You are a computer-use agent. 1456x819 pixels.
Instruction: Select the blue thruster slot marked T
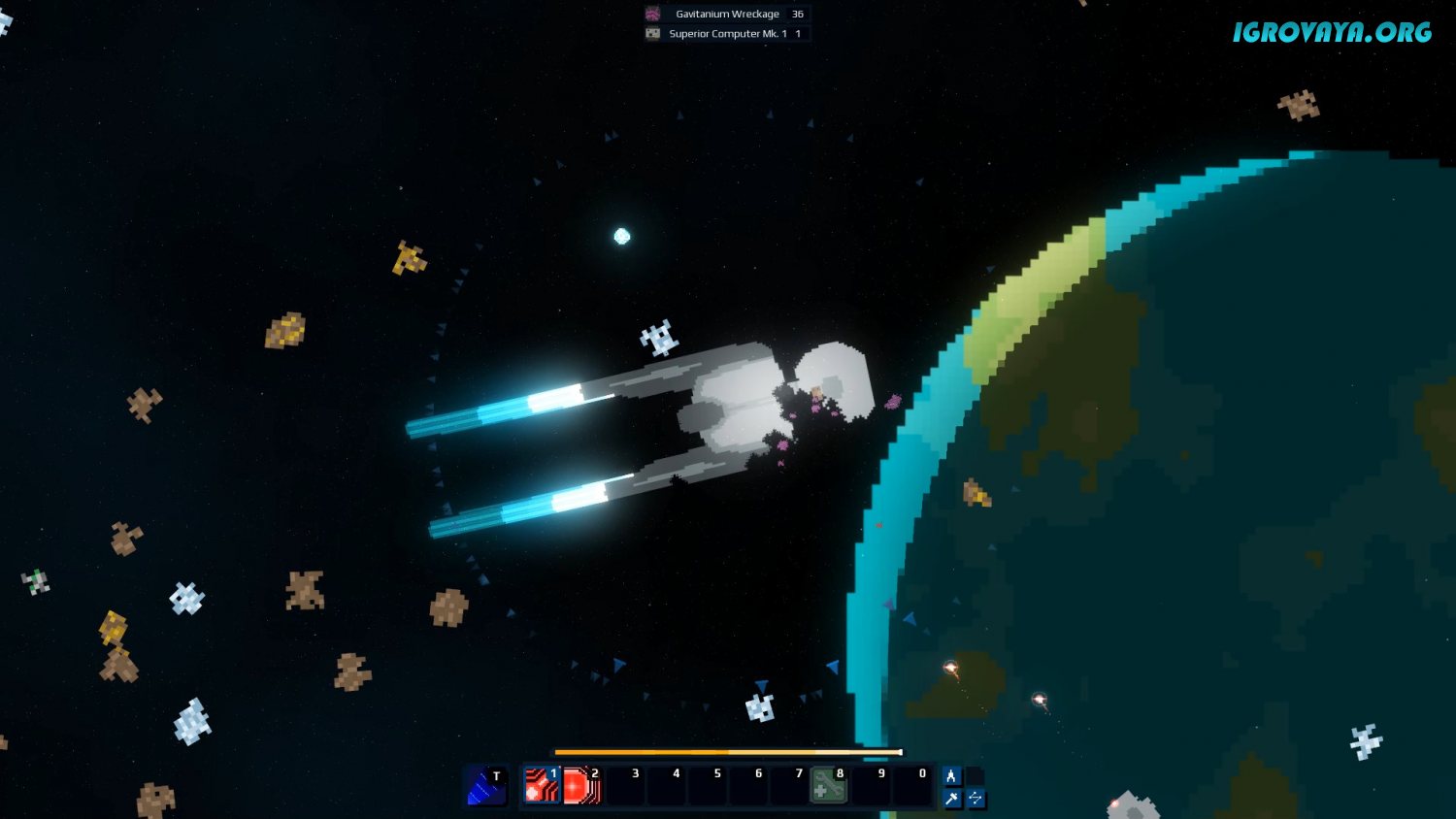point(485,786)
